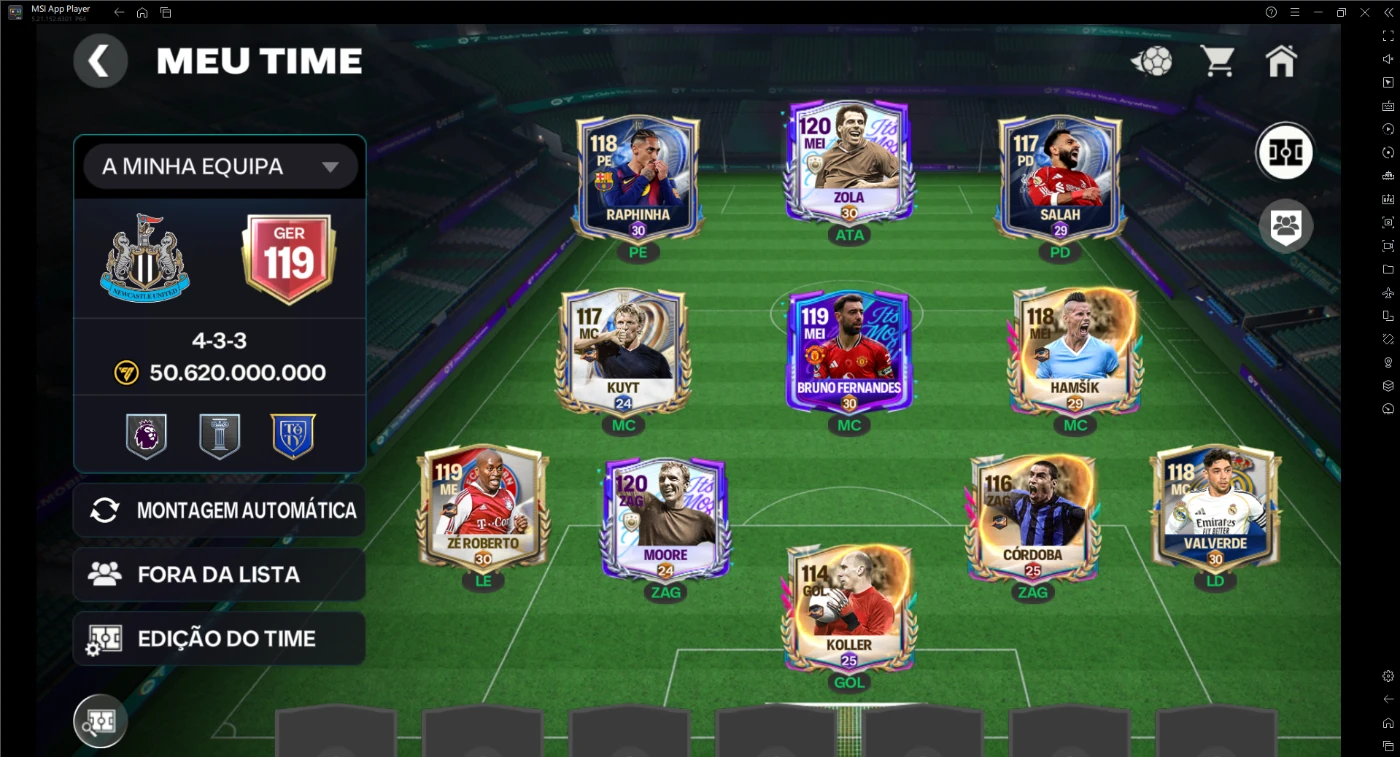Go back using the arrow button

(100, 61)
